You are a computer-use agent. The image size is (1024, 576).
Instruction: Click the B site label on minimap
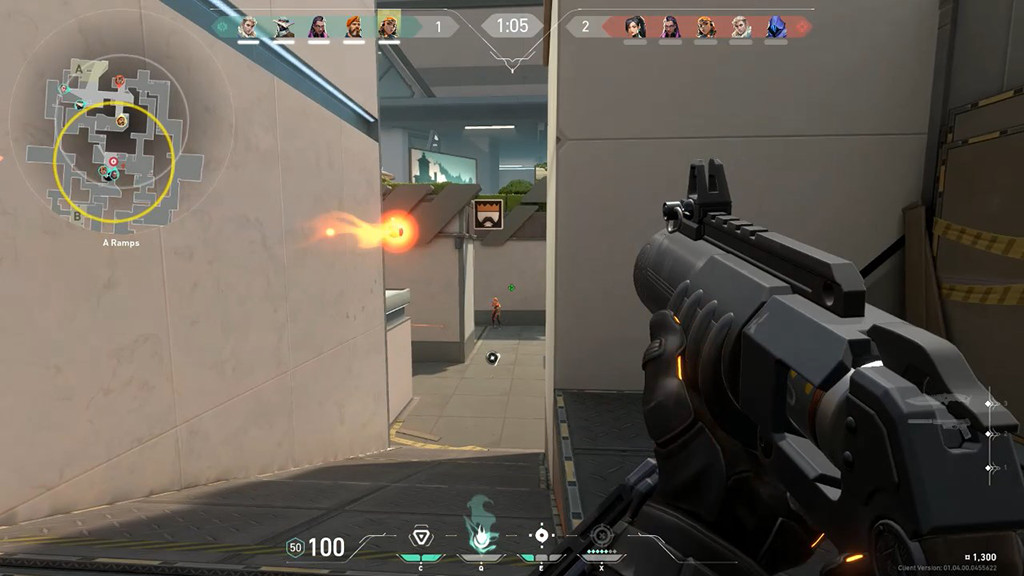[78, 215]
